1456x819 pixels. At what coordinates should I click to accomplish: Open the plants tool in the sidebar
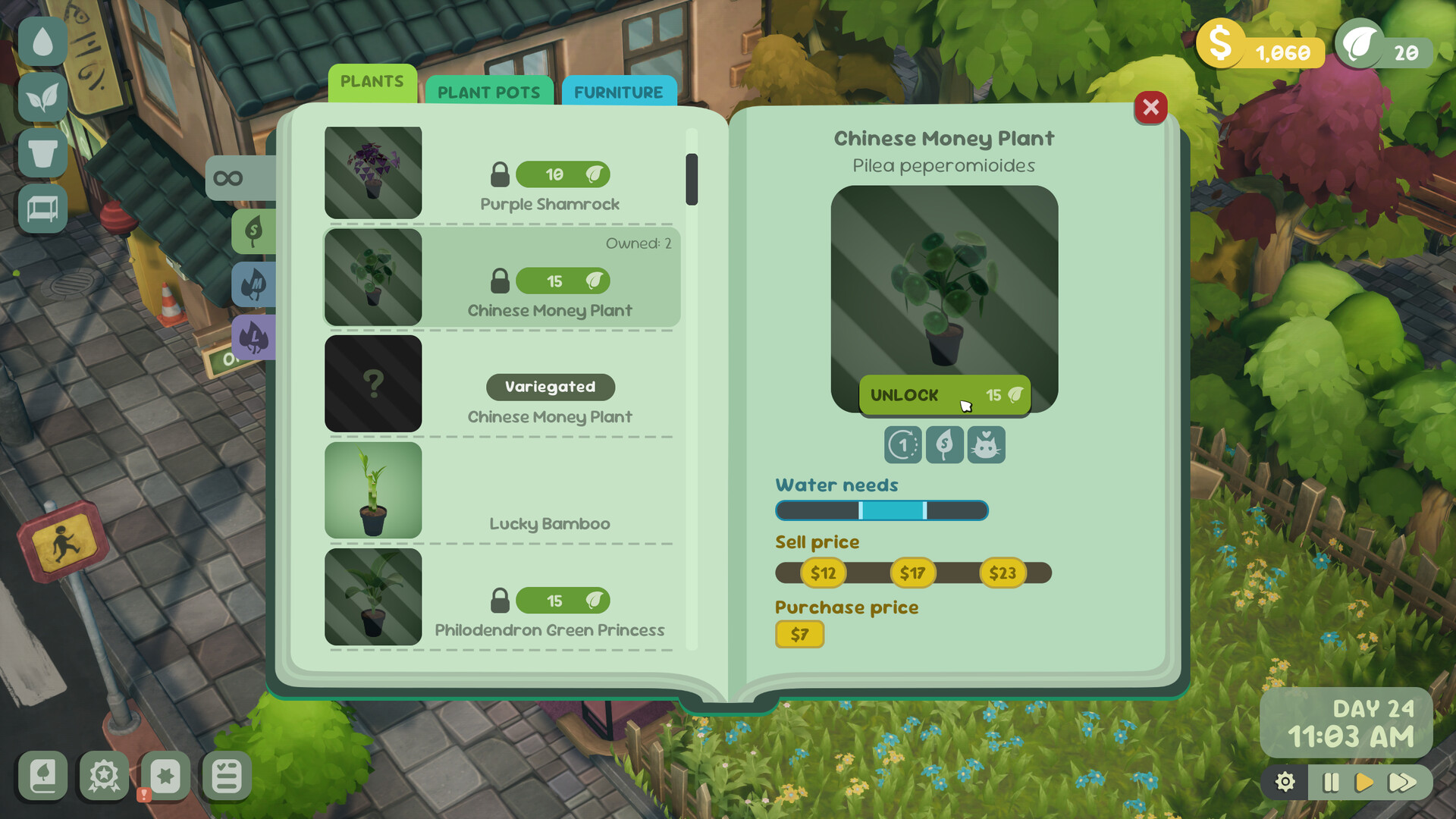pos(42,99)
